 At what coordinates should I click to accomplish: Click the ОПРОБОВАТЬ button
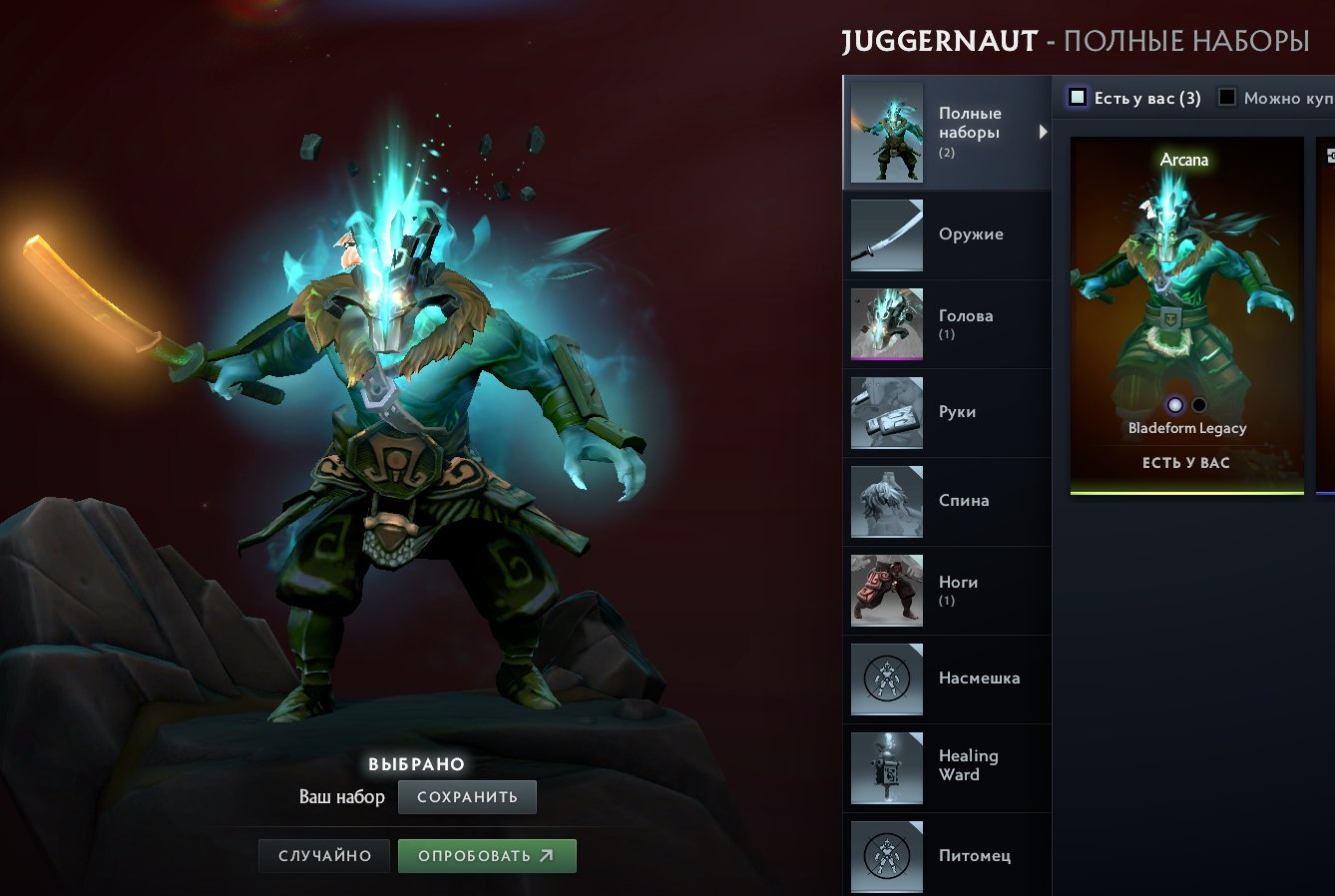[x=486, y=855]
